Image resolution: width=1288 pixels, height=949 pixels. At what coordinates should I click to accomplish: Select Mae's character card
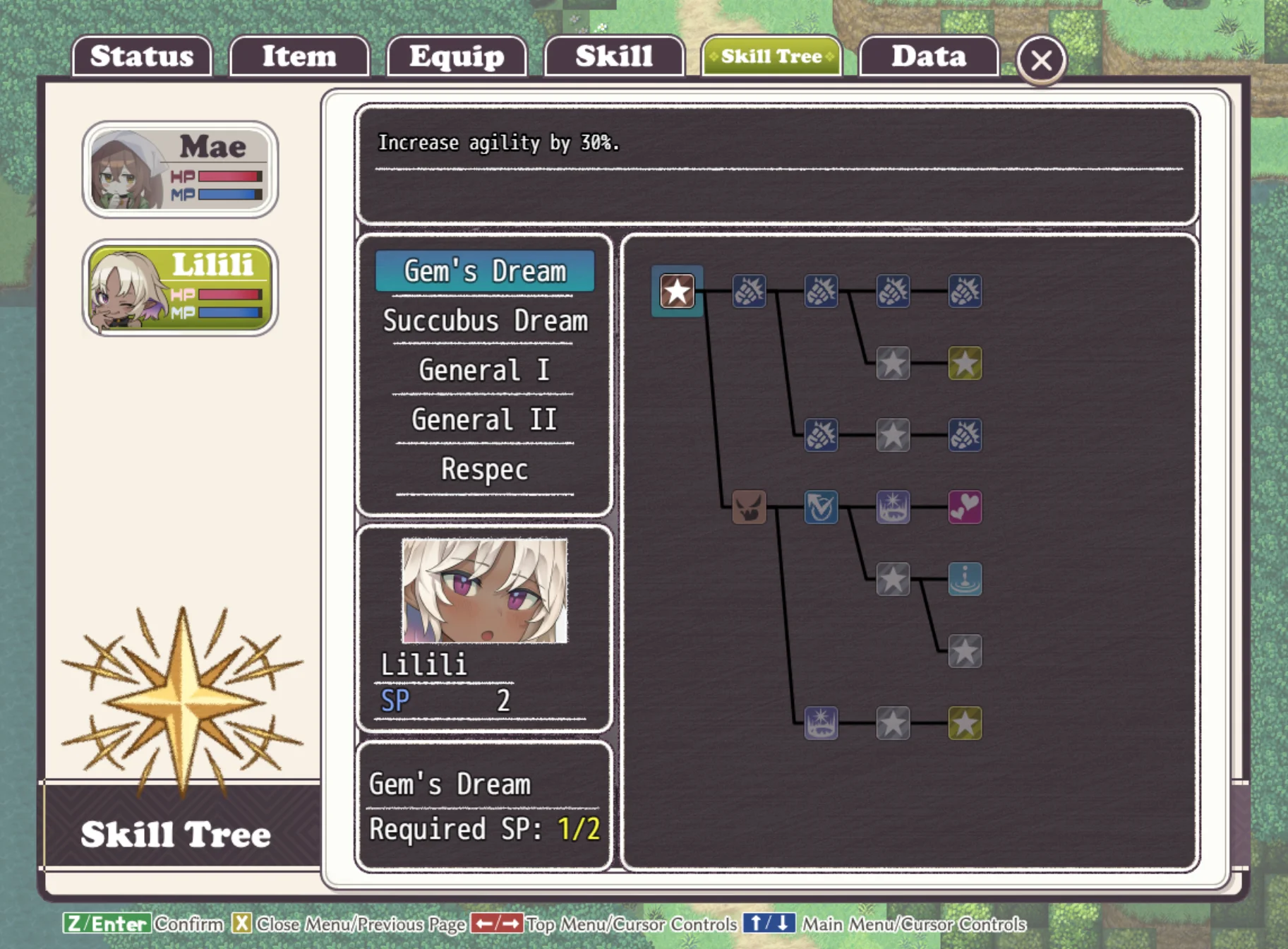click(180, 169)
